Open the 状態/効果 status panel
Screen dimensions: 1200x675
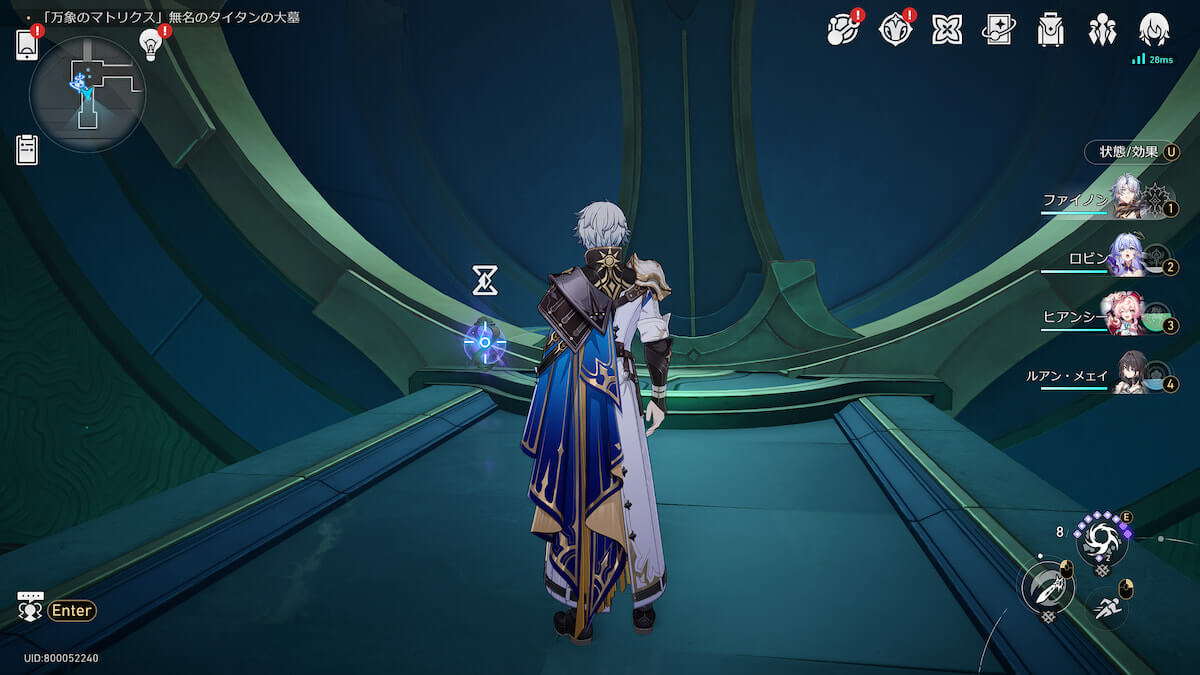1130,152
